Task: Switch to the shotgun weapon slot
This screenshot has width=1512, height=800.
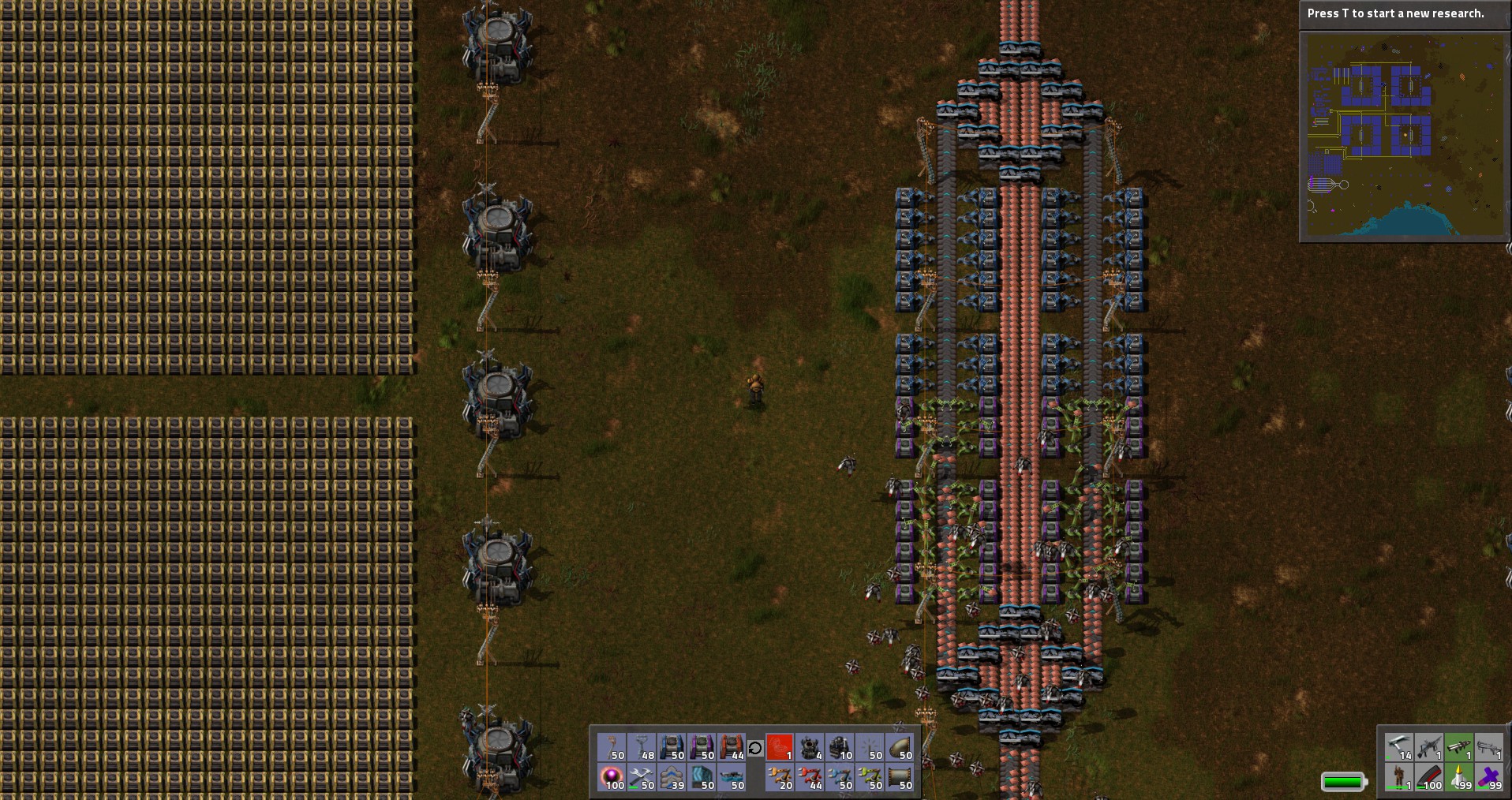Action: [x=1489, y=747]
